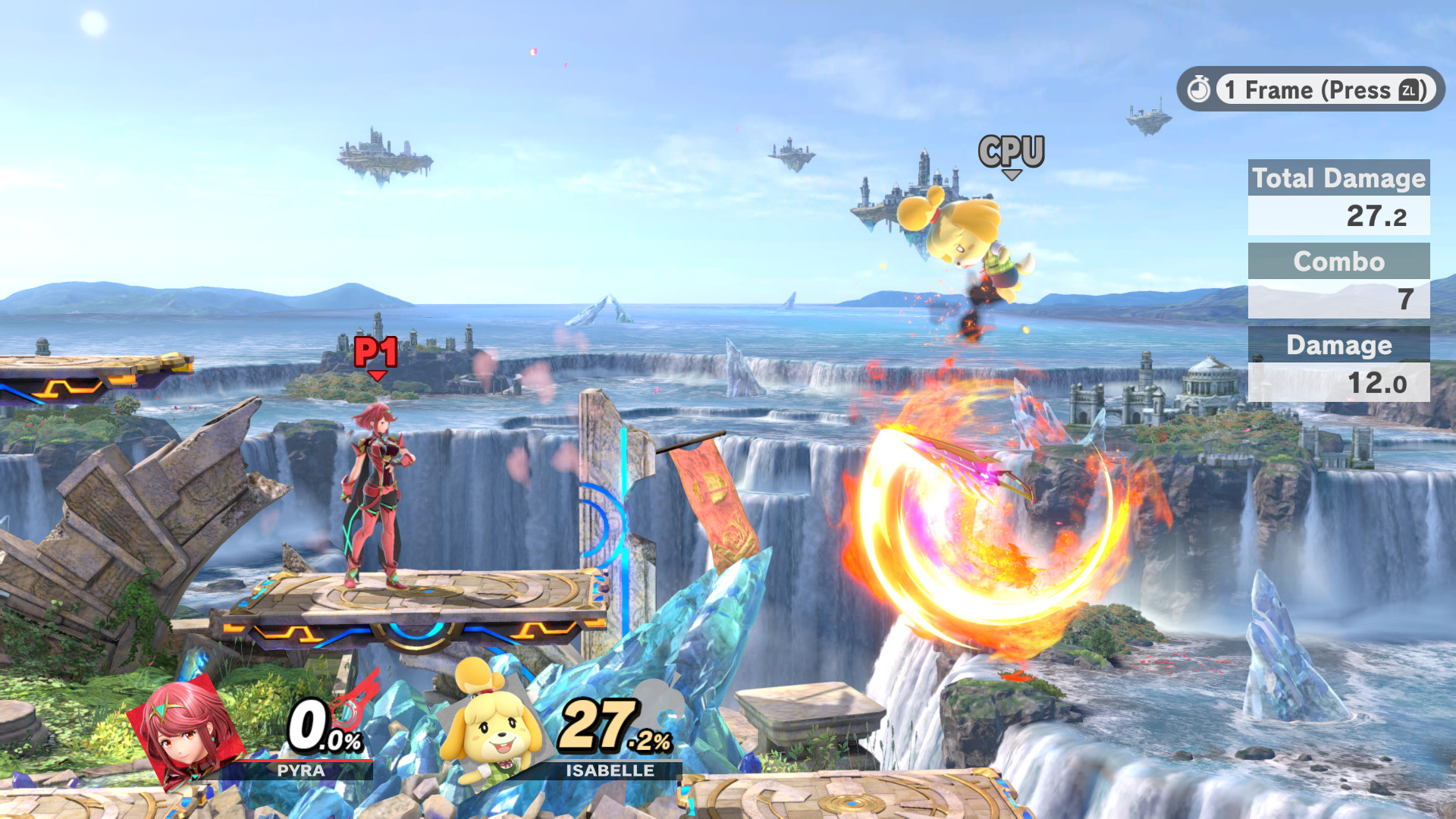
Task: Click the CPU arrow indicator below the label
Action: coord(1011,176)
